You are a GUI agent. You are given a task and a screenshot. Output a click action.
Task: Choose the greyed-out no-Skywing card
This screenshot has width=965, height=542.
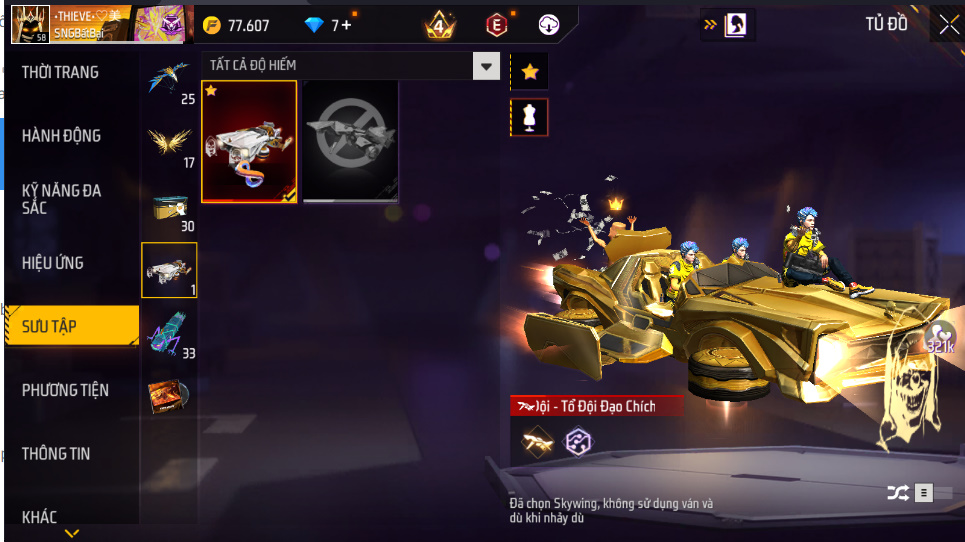(351, 141)
